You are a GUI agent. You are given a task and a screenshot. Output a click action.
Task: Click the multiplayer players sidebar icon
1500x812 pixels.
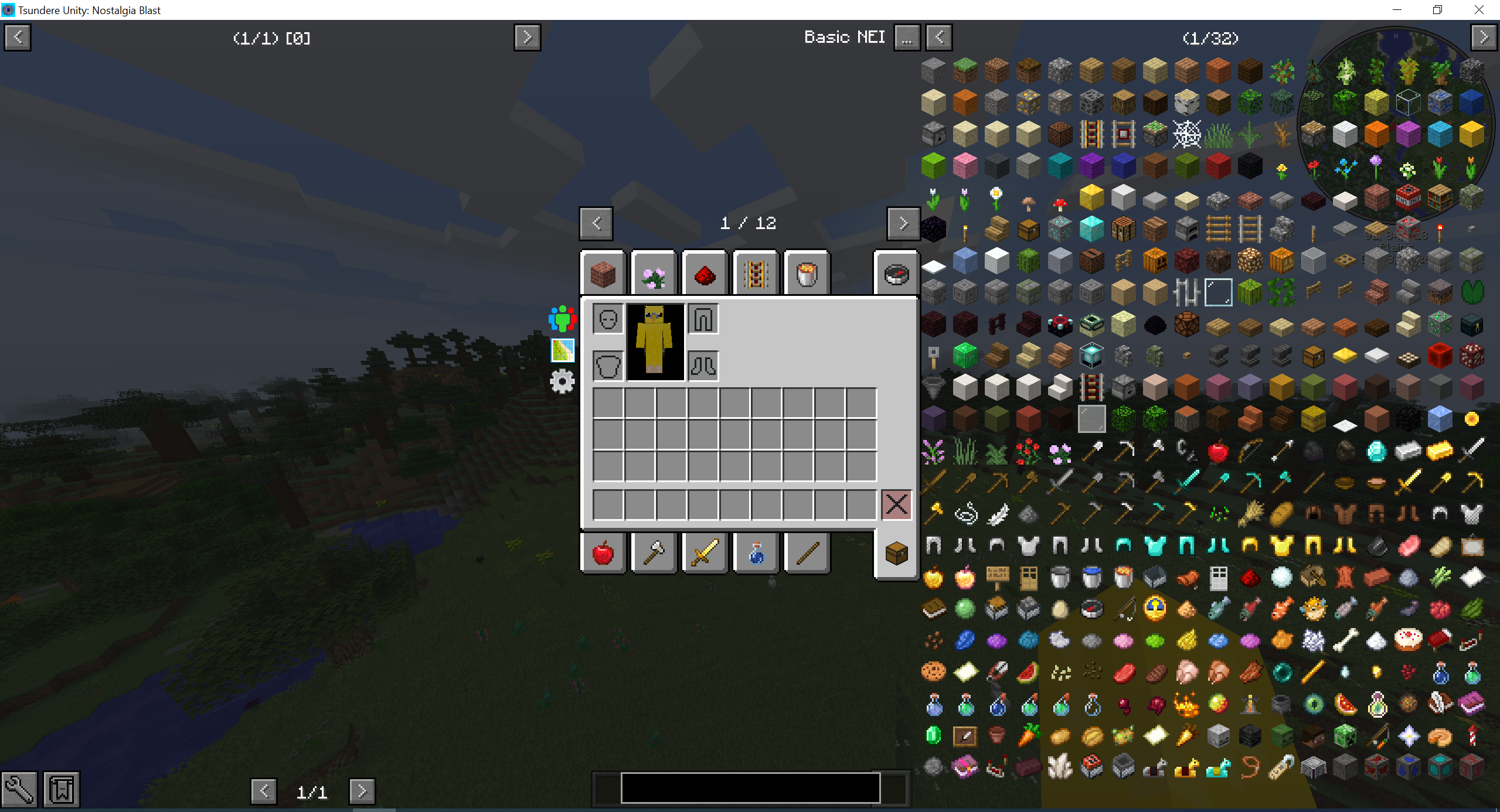561,318
